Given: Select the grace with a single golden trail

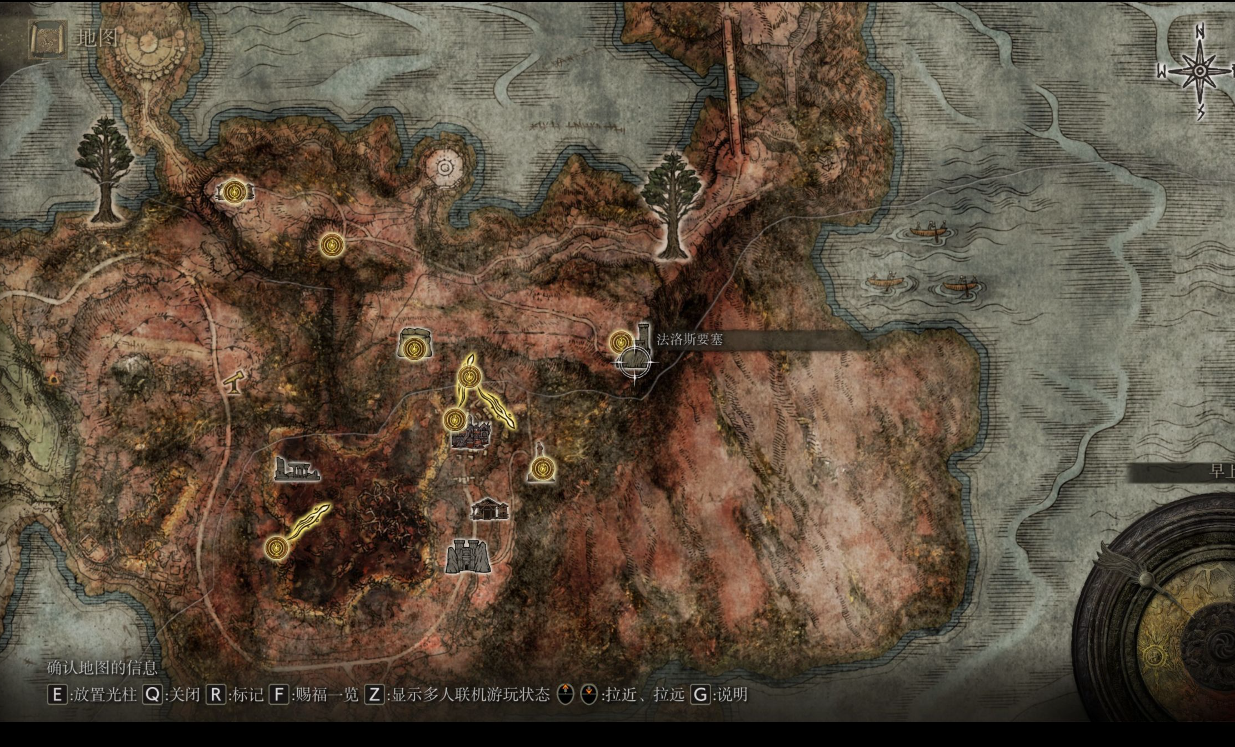Looking at the screenshot, I should (x=277, y=547).
